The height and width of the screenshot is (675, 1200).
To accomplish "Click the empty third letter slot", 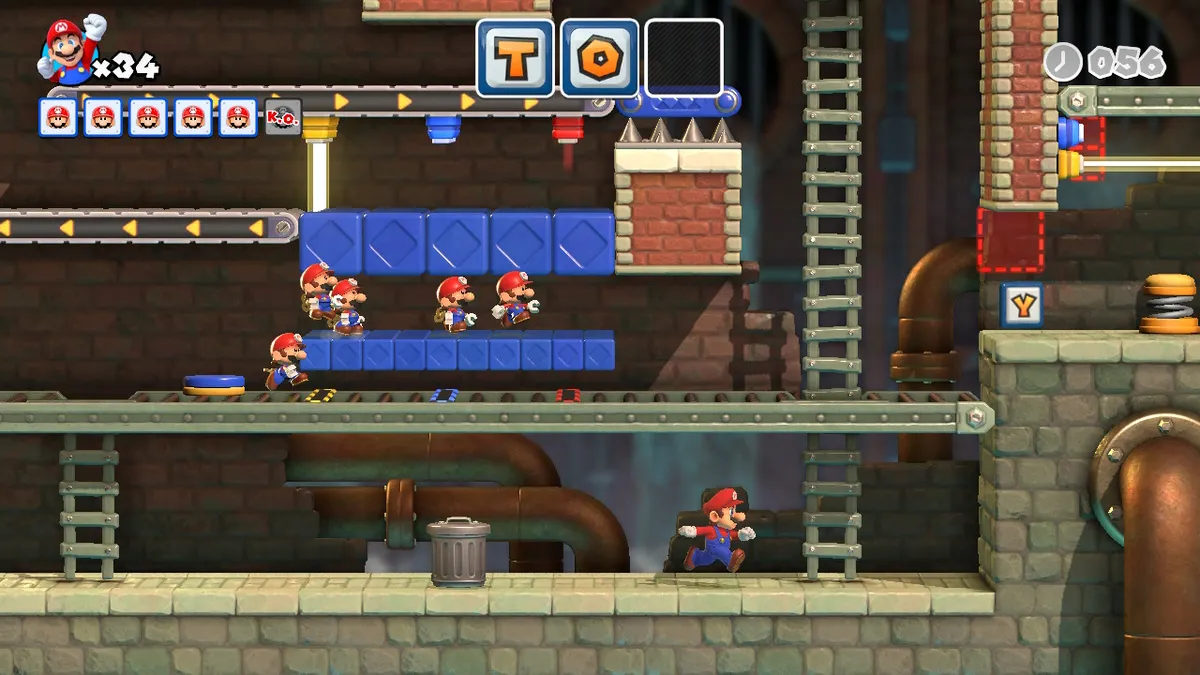I will pyautogui.click(x=684, y=58).
